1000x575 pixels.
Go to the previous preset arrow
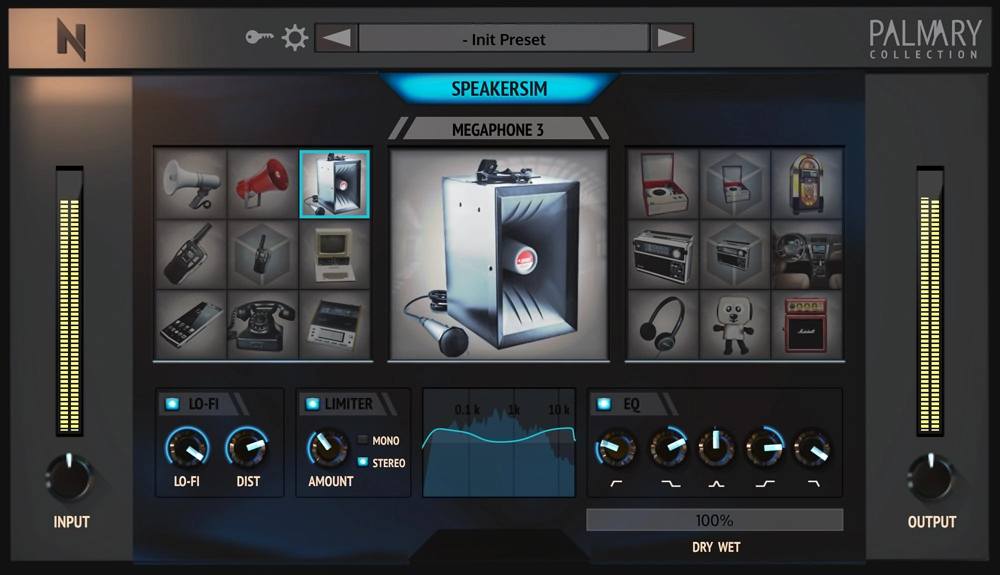pyautogui.click(x=336, y=39)
